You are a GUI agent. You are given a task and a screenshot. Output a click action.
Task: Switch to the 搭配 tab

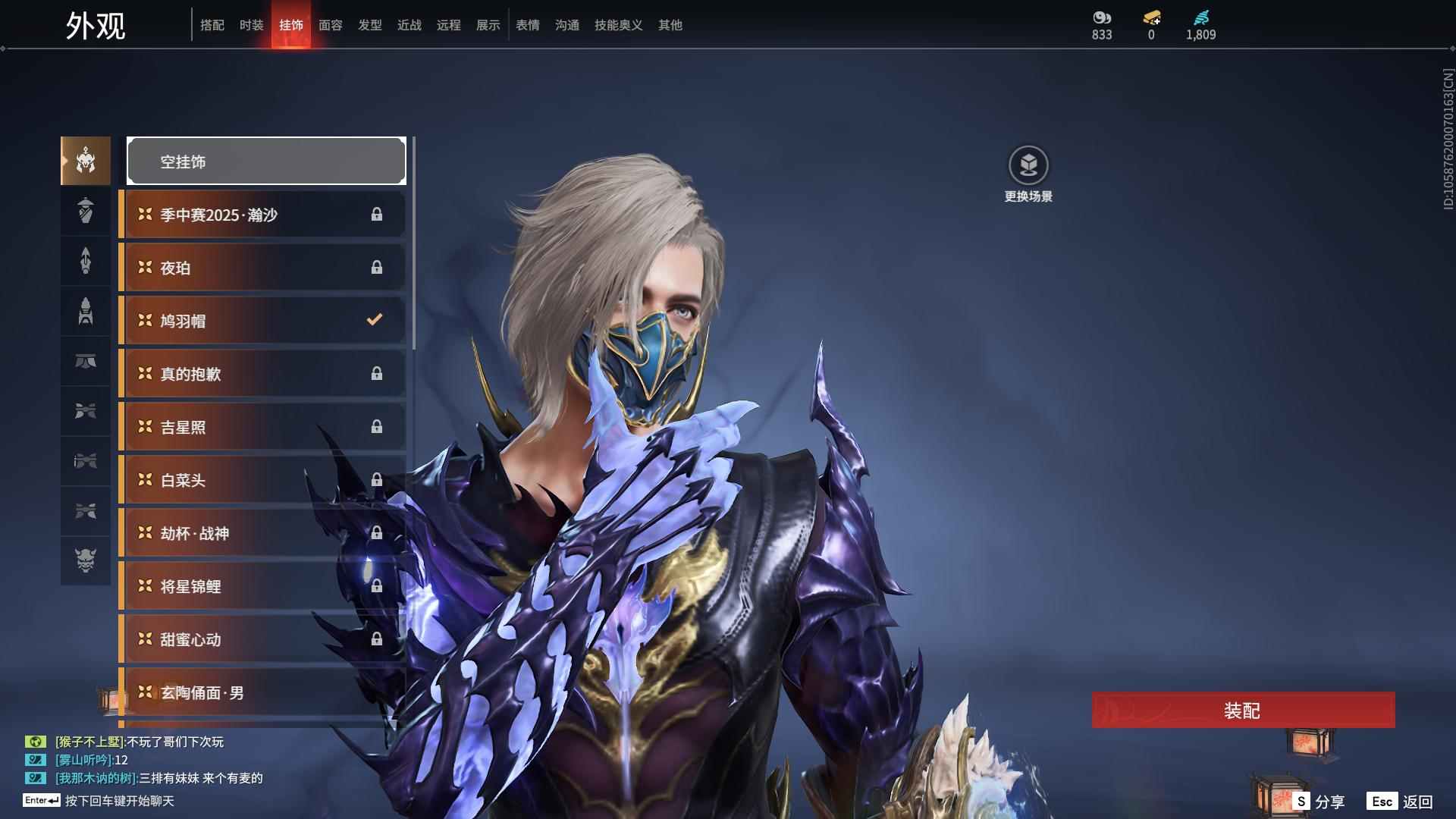coord(212,25)
